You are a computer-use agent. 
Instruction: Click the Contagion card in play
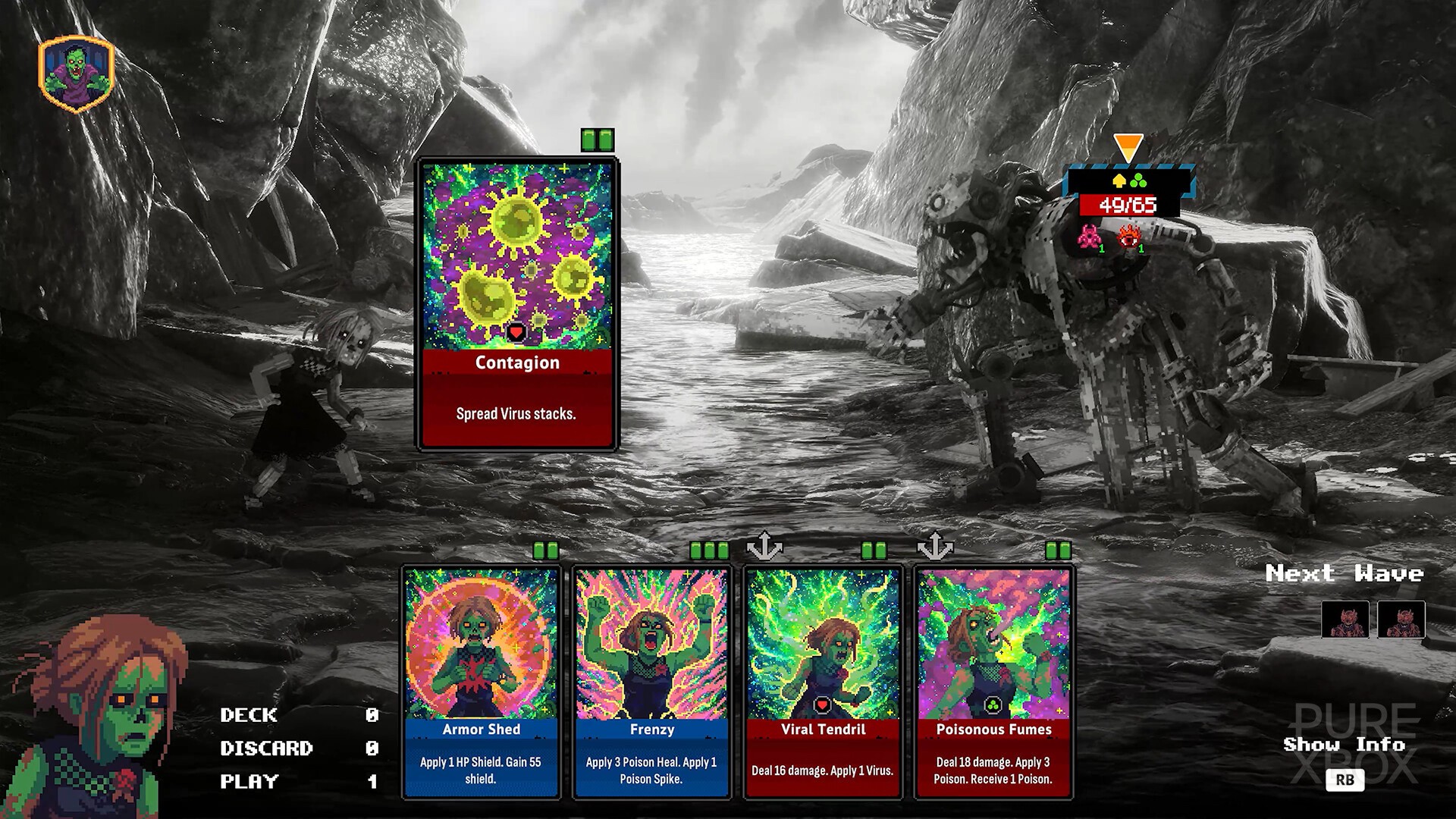click(517, 303)
